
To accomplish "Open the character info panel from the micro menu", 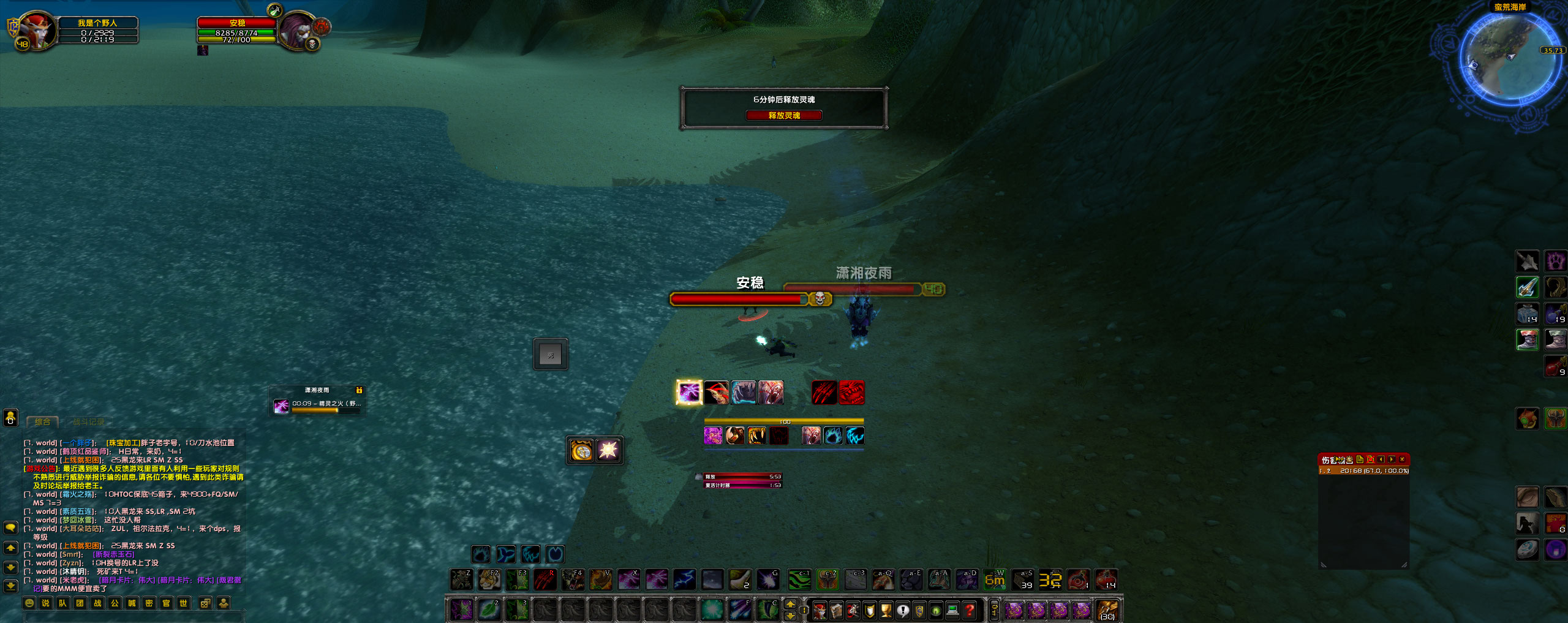I will point(820,611).
